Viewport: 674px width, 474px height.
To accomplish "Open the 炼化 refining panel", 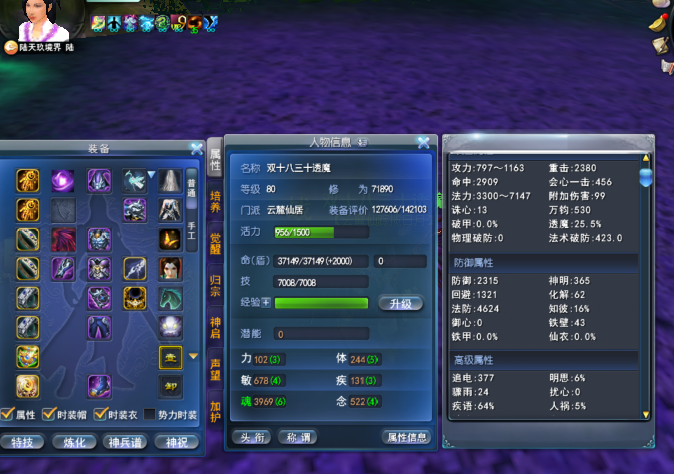I will click(x=75, y=441).
